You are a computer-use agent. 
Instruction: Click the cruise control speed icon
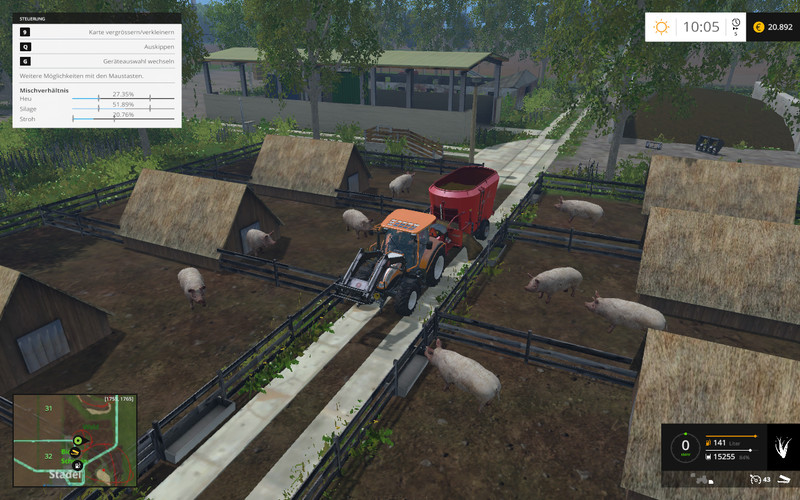coord(756,479)
